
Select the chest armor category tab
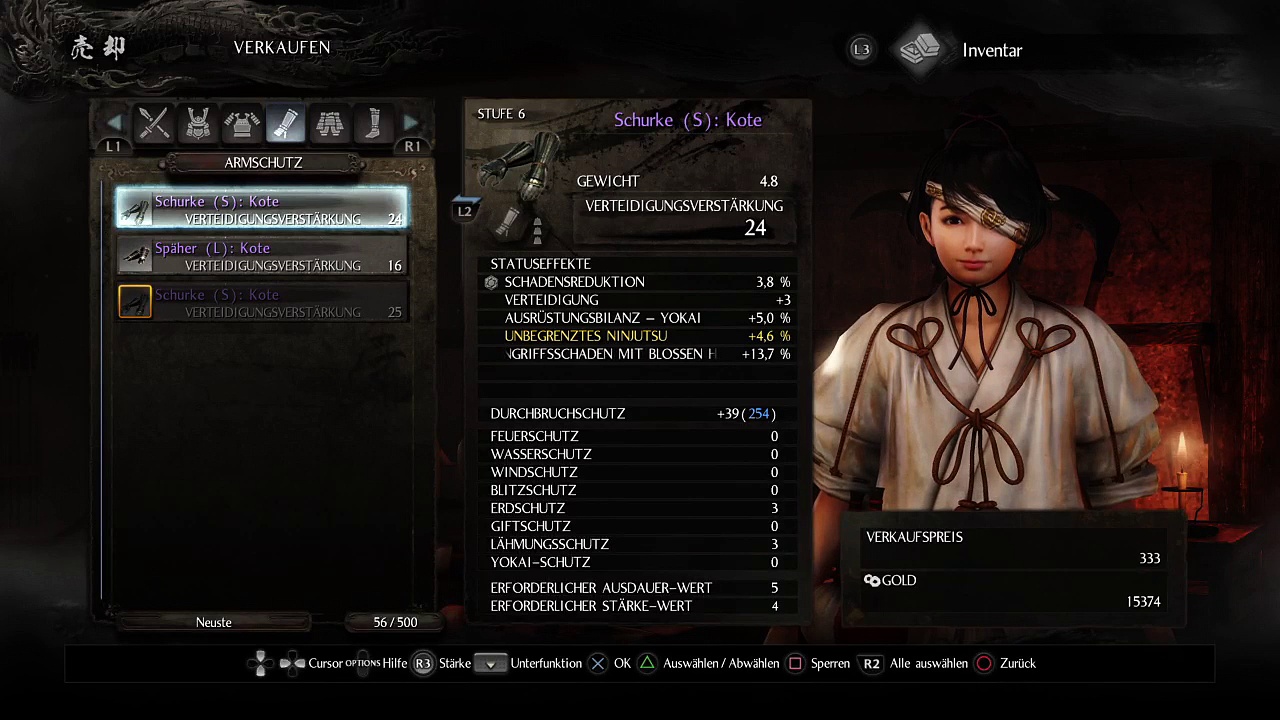[x=242, y=123]
